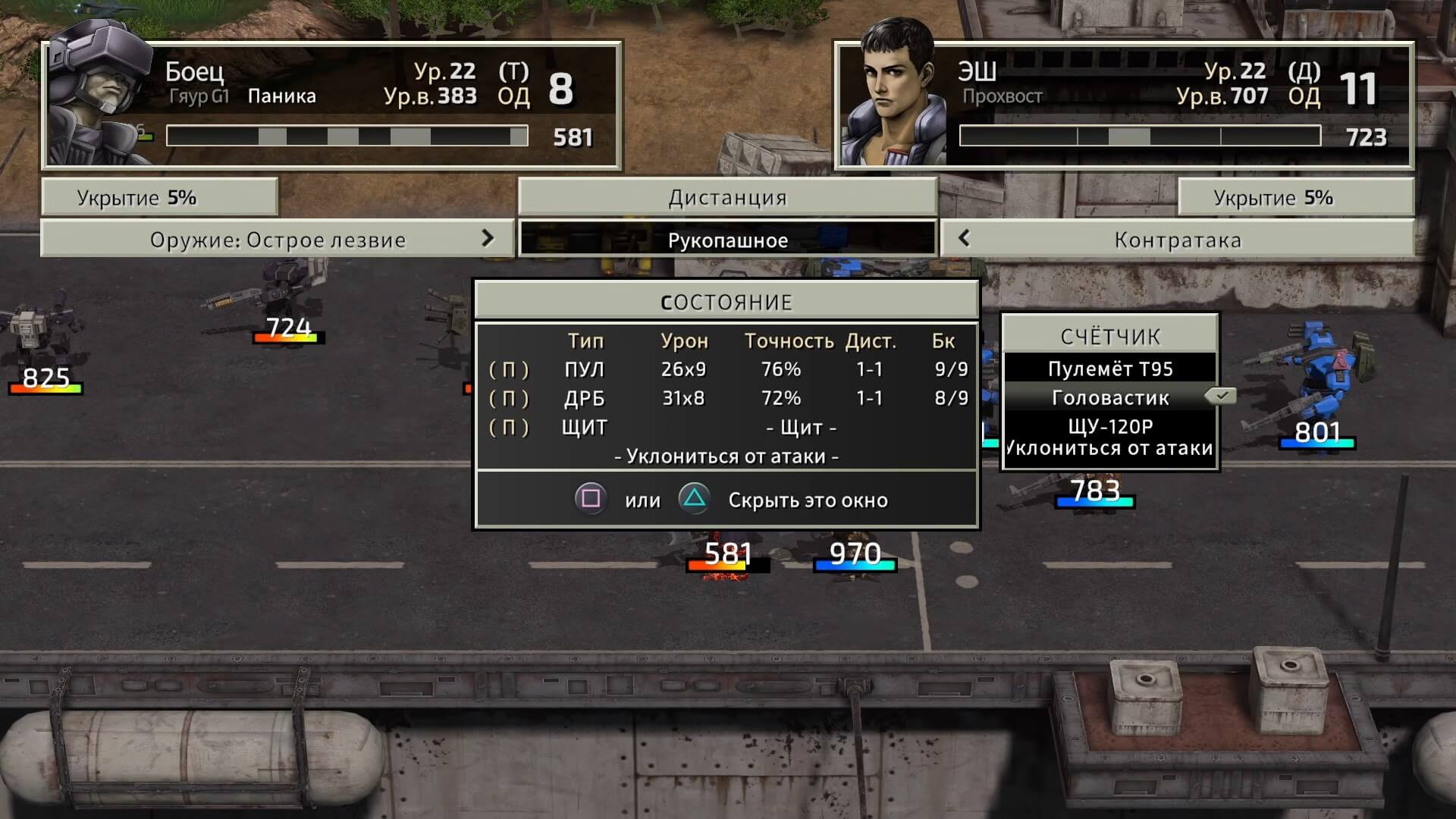1456x819 pixels.
Task: Click the left Укрытие 5% button
Action: [x=159, y=197]
